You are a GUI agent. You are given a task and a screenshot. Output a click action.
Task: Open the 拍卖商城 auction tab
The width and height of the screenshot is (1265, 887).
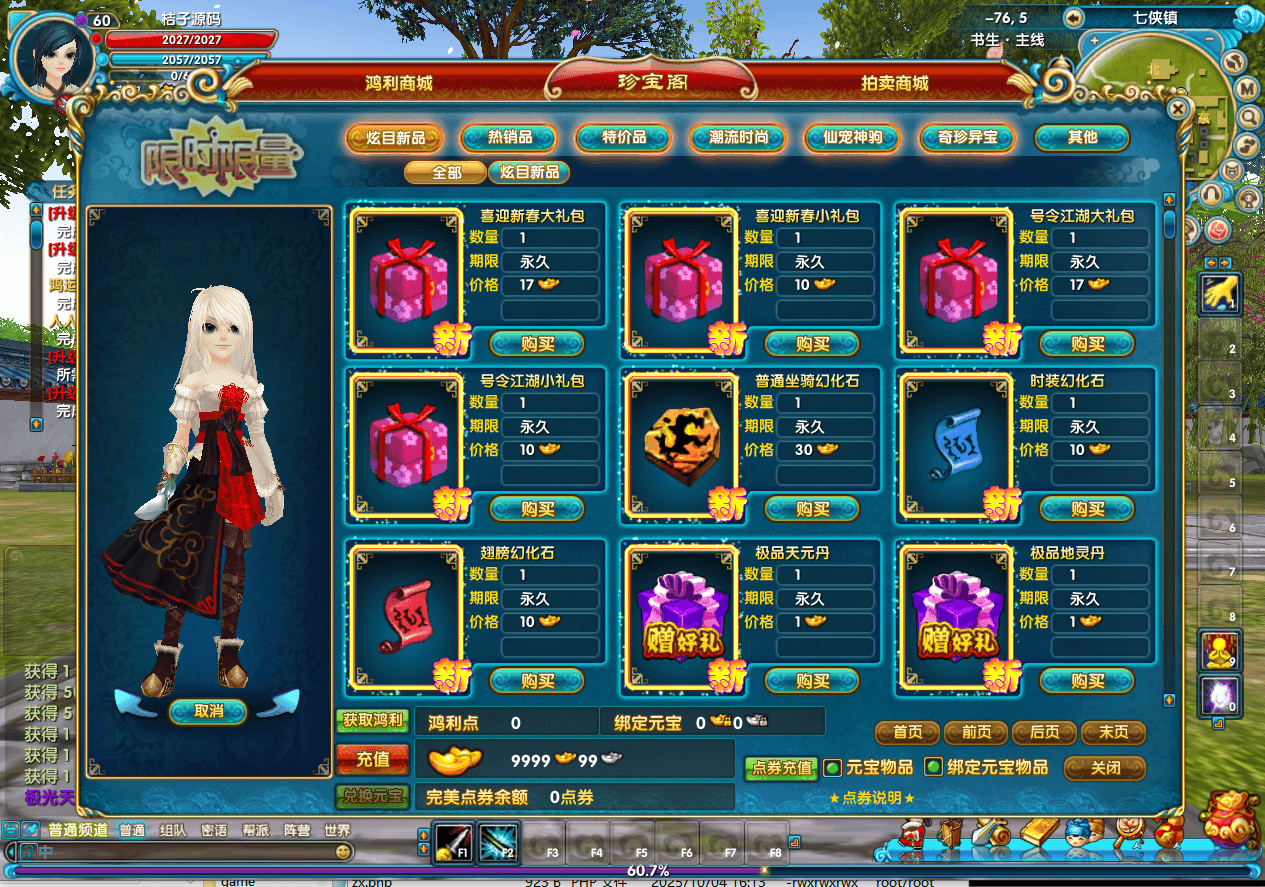[x=894, y=84]
